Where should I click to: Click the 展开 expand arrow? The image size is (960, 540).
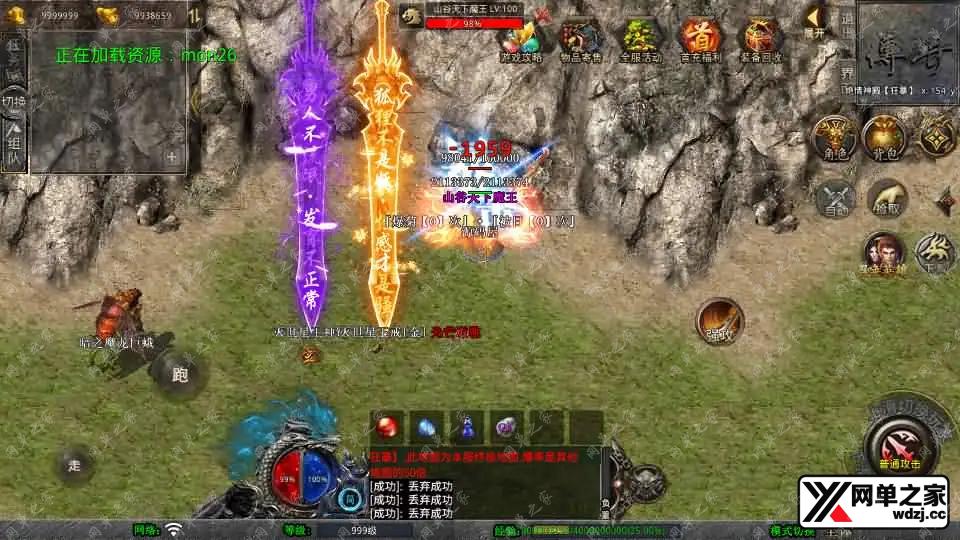tap(816, 20)
